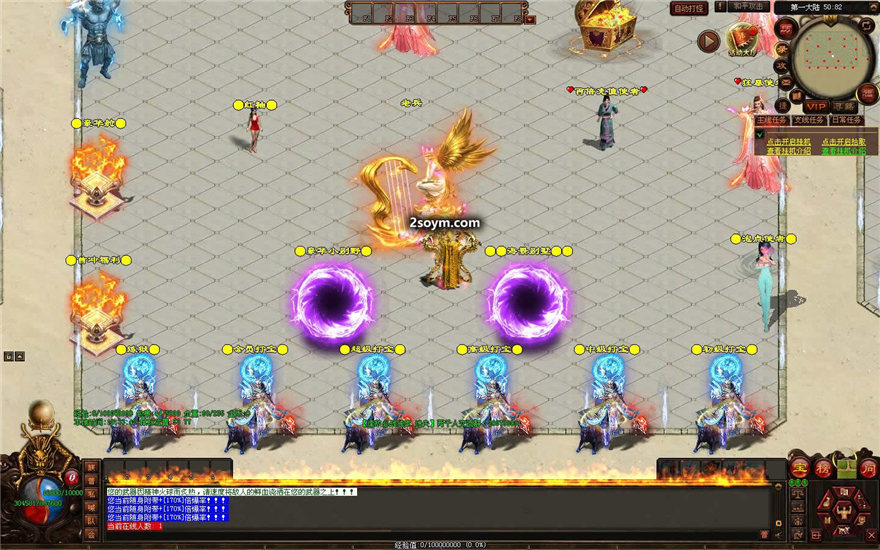Toggle the 自动打怪 auto-fight button

[x=689, y=8]
